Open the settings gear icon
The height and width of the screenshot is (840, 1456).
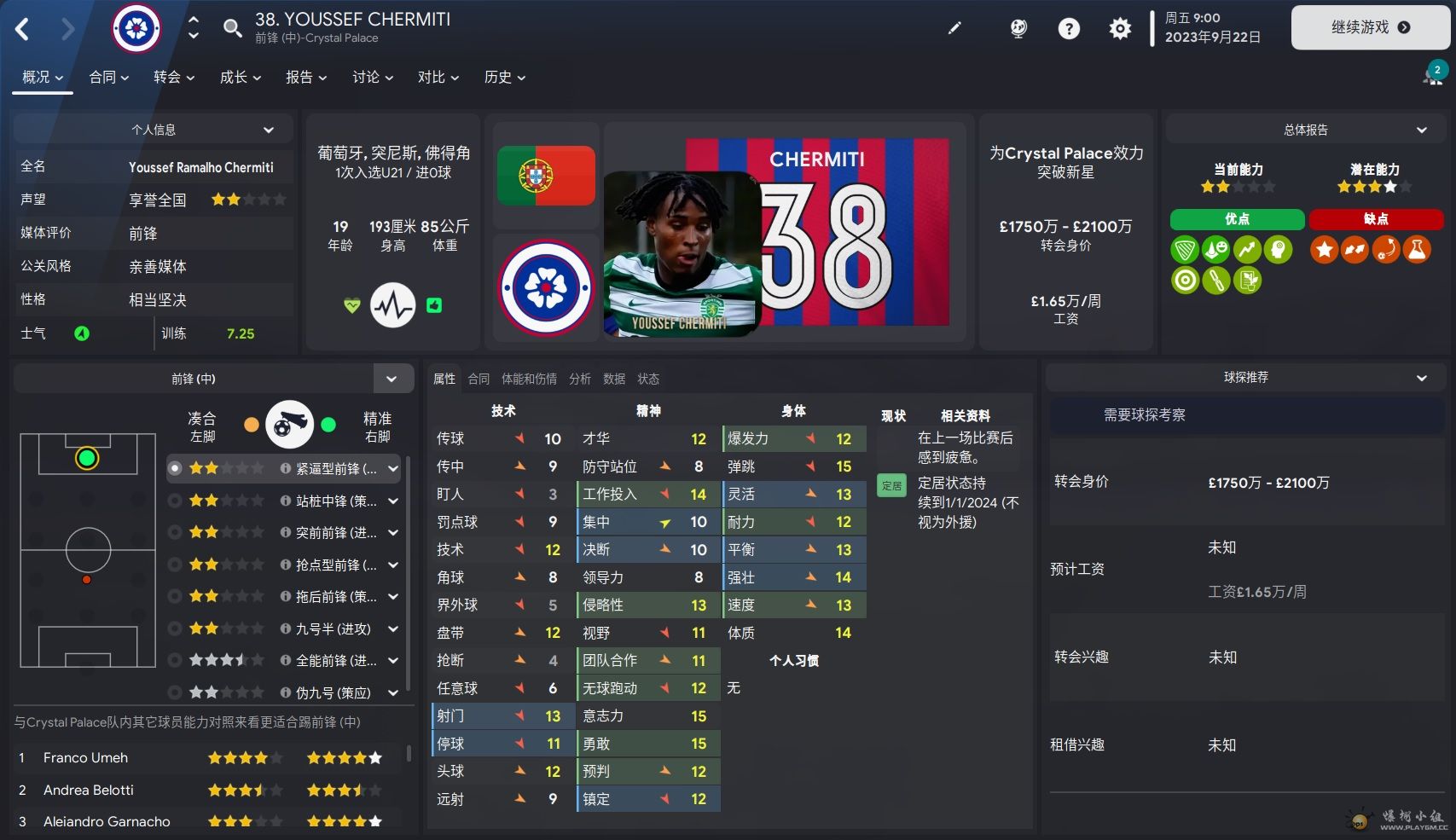coord(1120,29)
